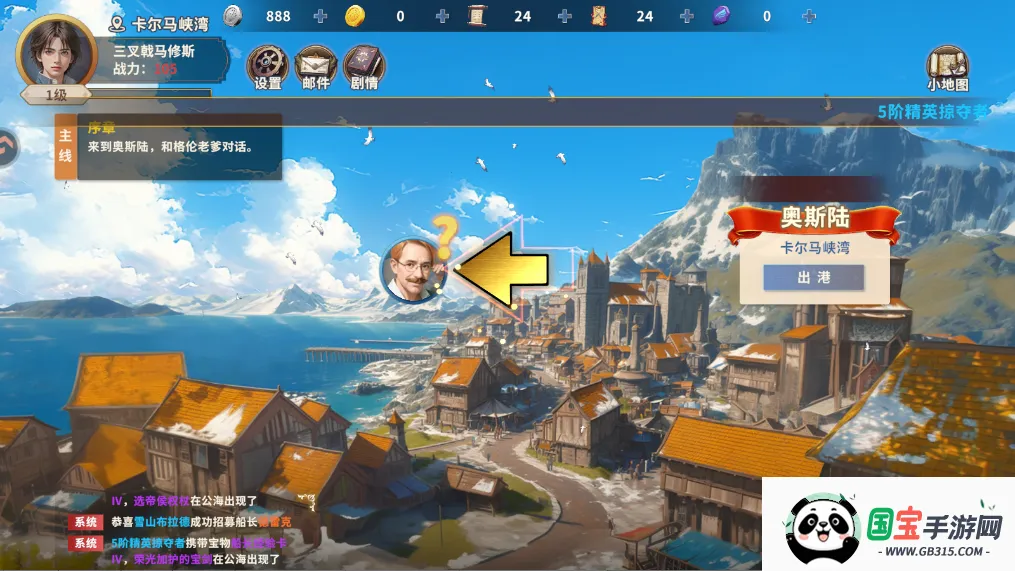Open the player character portrait
Image resolution: width=1015 pixels, height=571 pixels.
56,52
